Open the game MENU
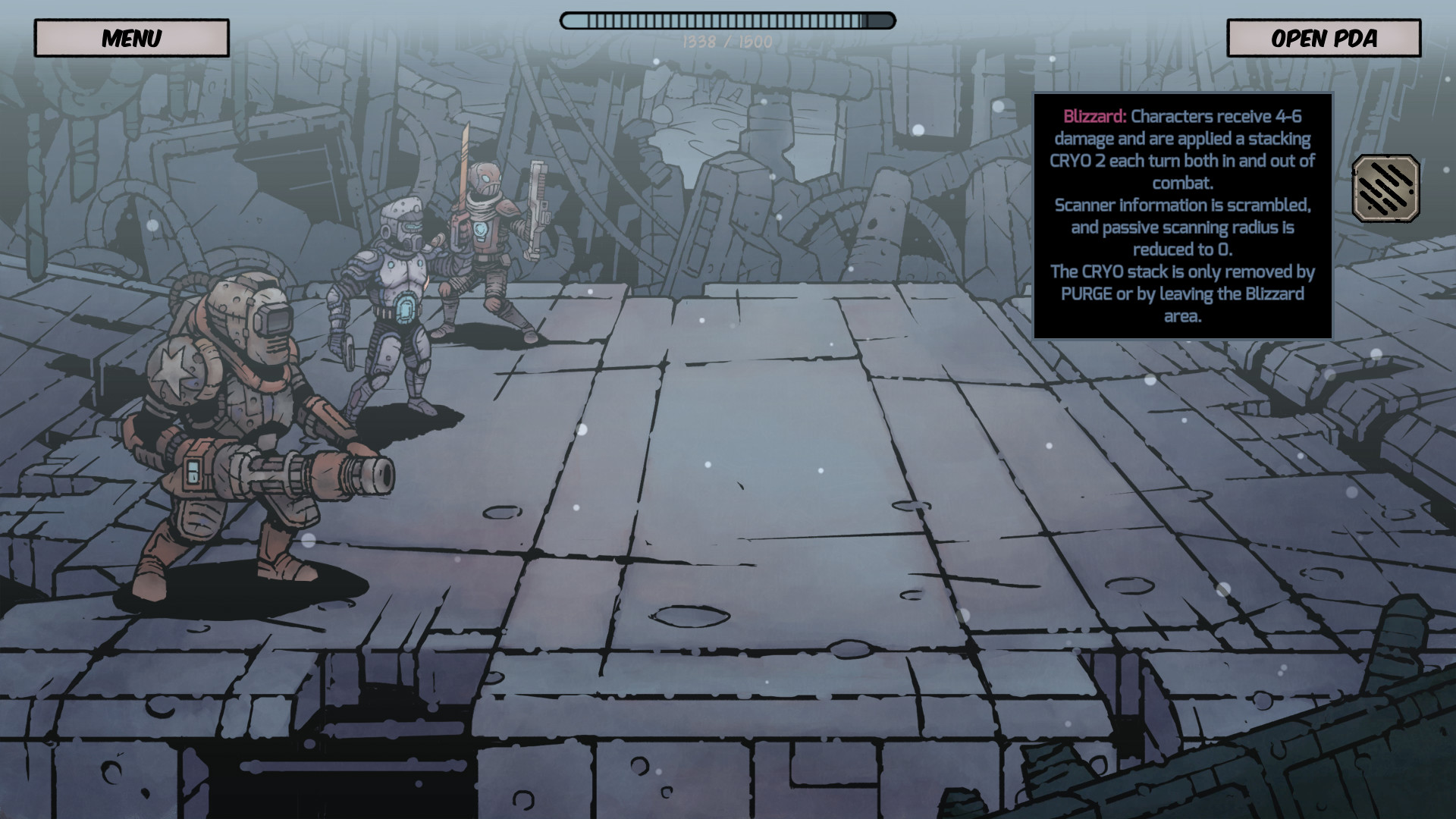Screen dimensions: 1456x819 coord(132,37)
